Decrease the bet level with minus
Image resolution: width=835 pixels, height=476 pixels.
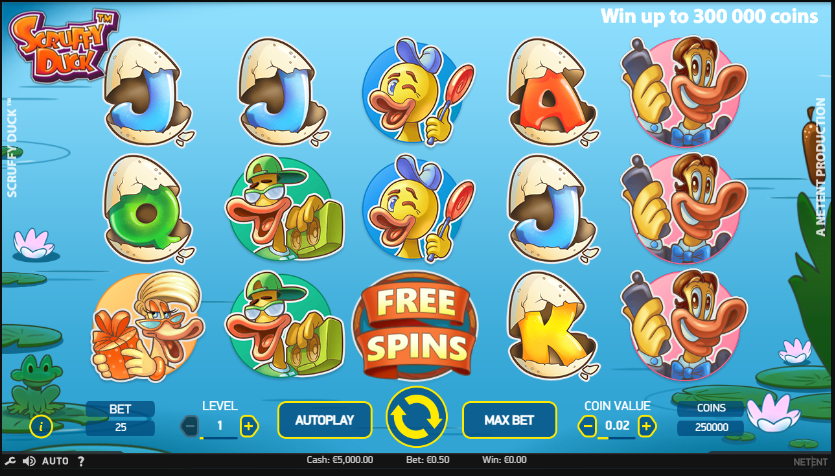[190, 426]
